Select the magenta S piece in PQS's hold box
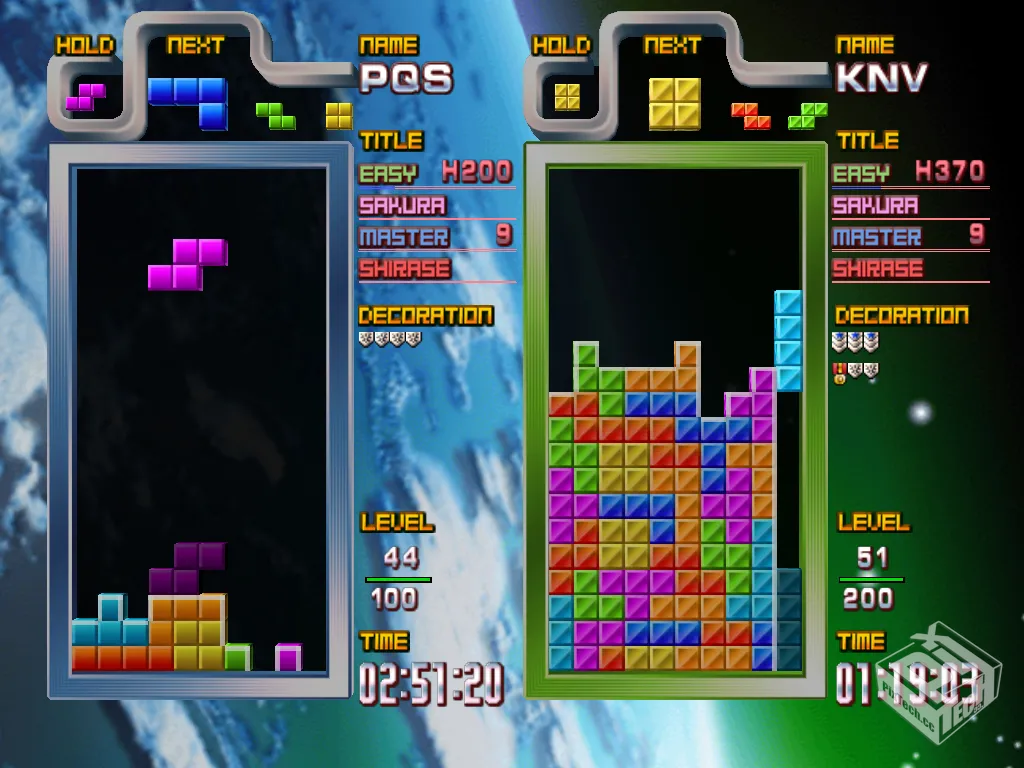 [86, 96]
